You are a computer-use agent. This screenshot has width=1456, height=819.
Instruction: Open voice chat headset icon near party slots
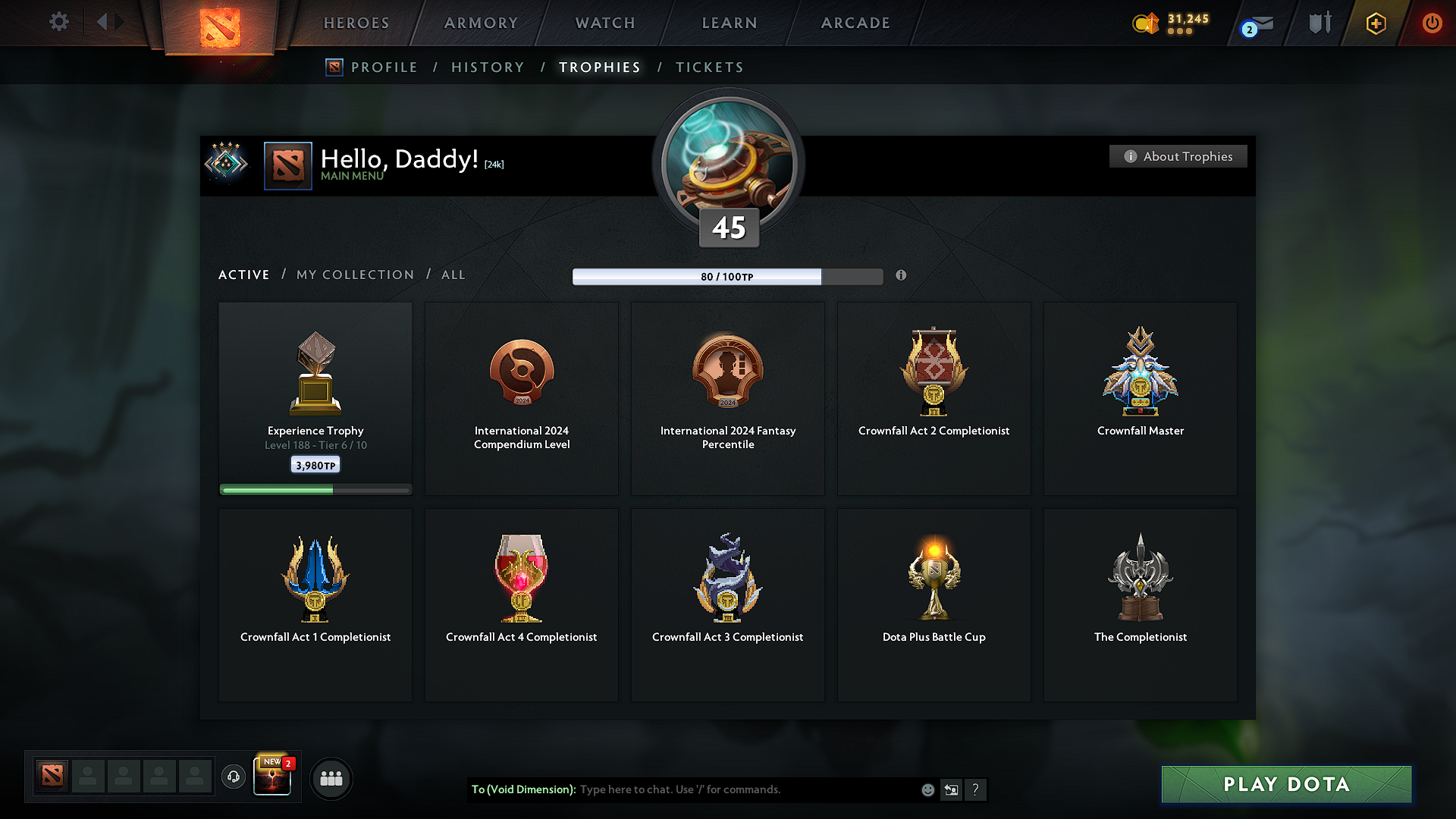(x=234, y=777)
